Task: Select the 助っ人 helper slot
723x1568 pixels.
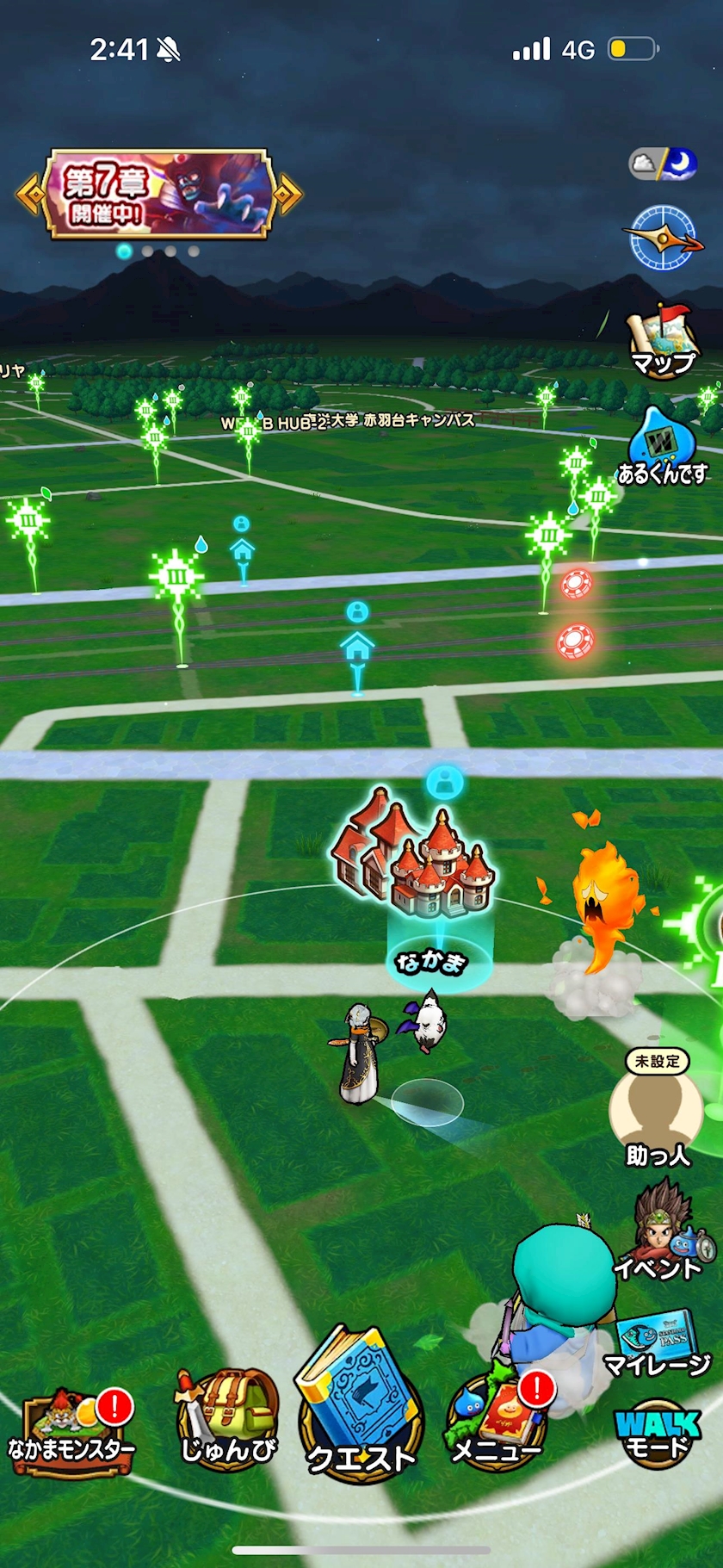Action: [657, 1111]
